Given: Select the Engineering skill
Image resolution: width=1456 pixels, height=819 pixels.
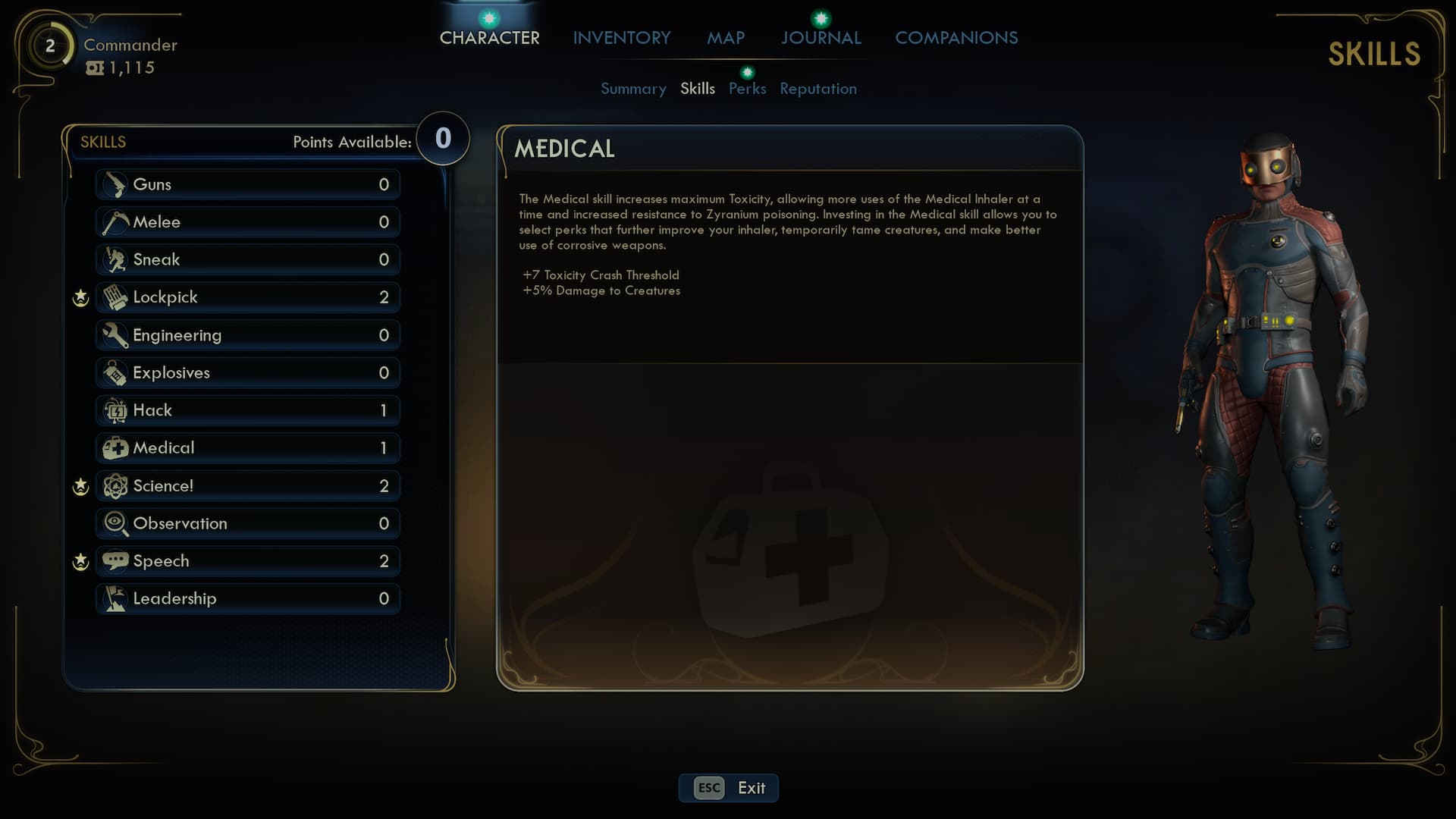Looking at the screenshot, I should [x=247, y=335].
